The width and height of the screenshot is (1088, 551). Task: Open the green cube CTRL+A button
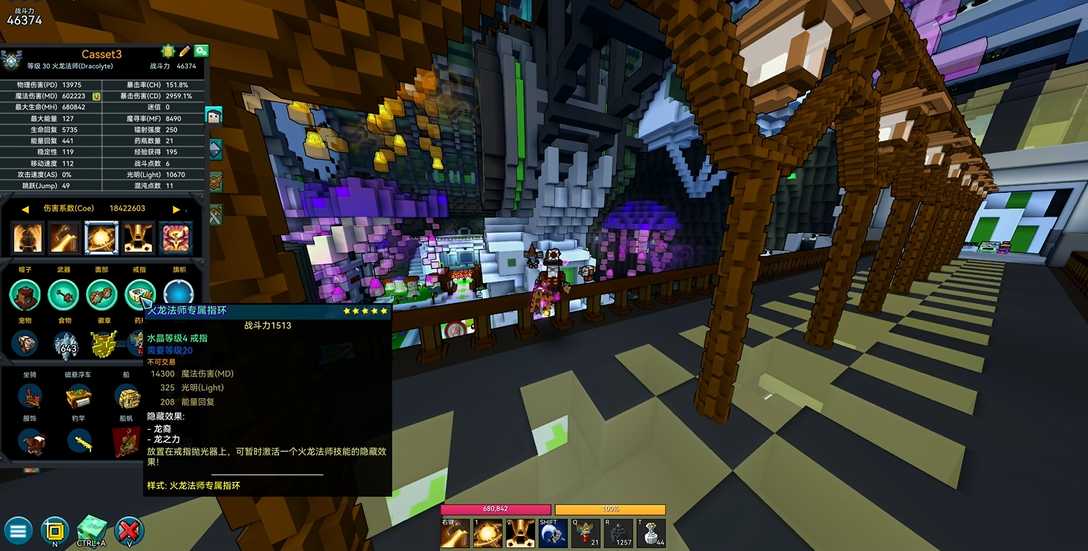[x=92, y=529]
